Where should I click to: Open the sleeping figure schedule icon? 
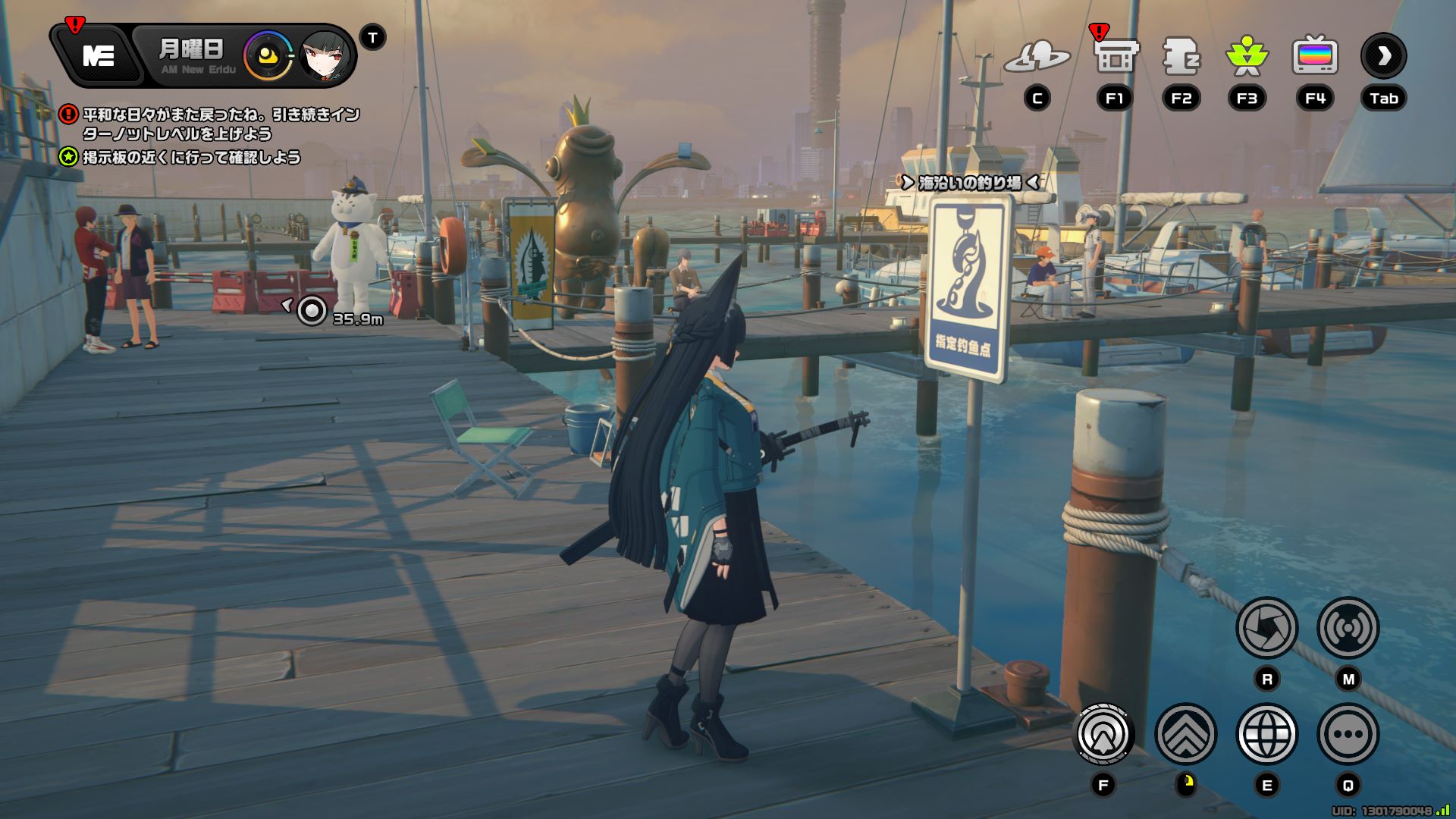pos(1181,56)
